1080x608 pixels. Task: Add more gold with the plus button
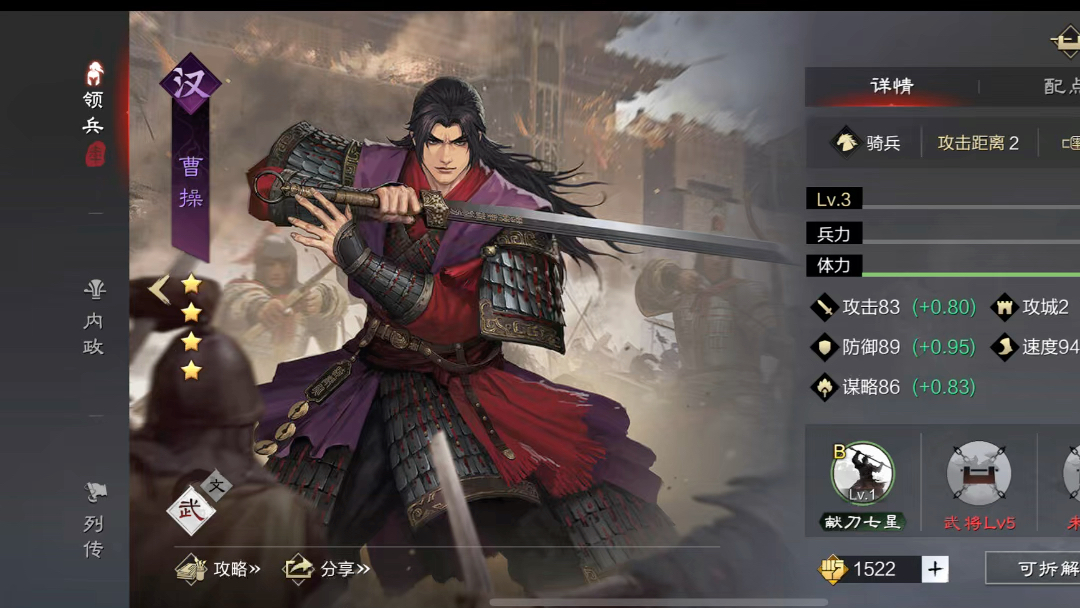click(x=935, y=569)
